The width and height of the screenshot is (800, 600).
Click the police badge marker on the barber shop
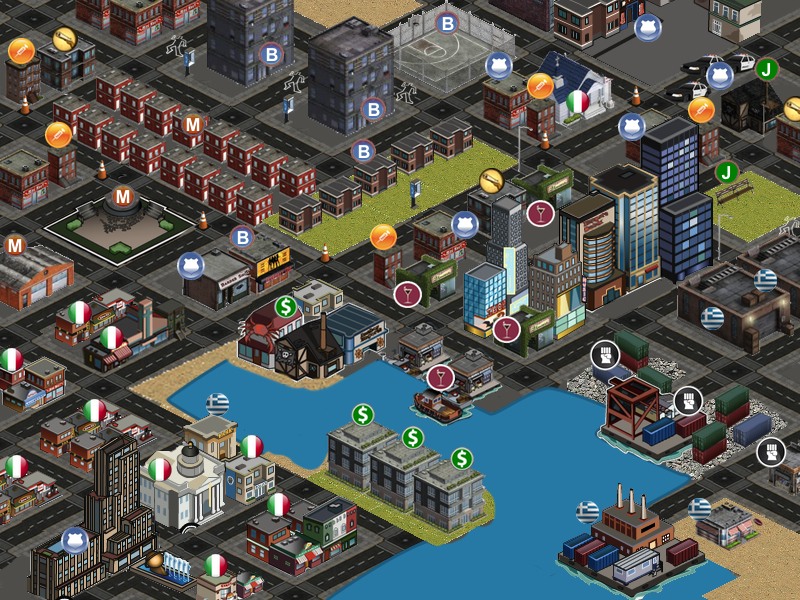pos(190,266)
